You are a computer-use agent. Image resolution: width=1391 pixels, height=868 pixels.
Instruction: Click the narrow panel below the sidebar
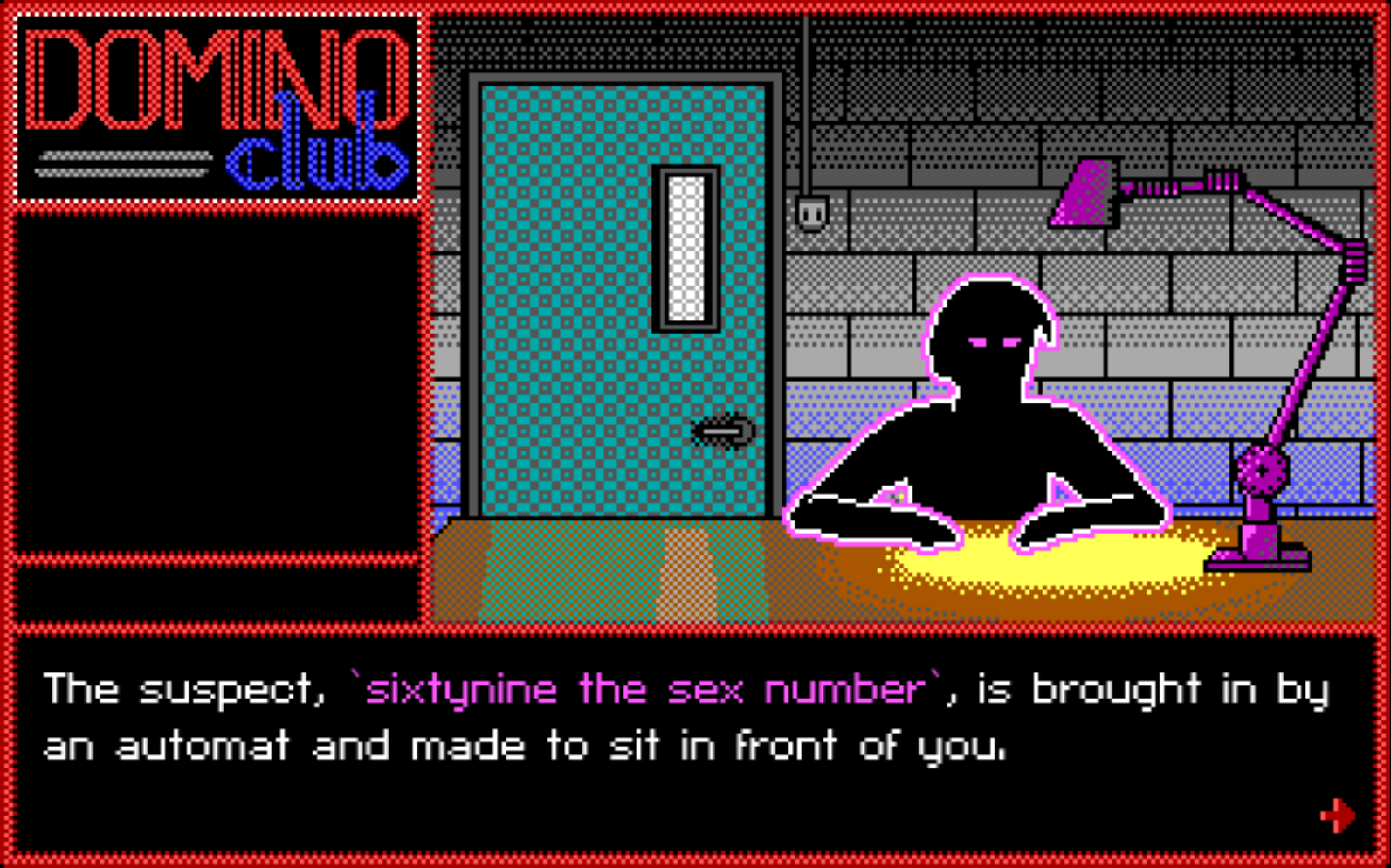[x=214, y=594]
